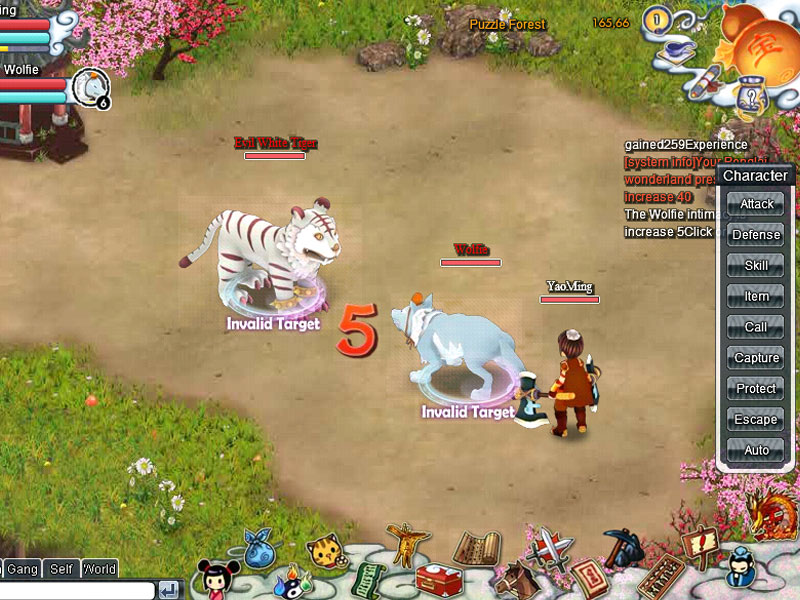Click the chat message input box
The width and height of the screenshot is (800, 600).
[76, 590]
